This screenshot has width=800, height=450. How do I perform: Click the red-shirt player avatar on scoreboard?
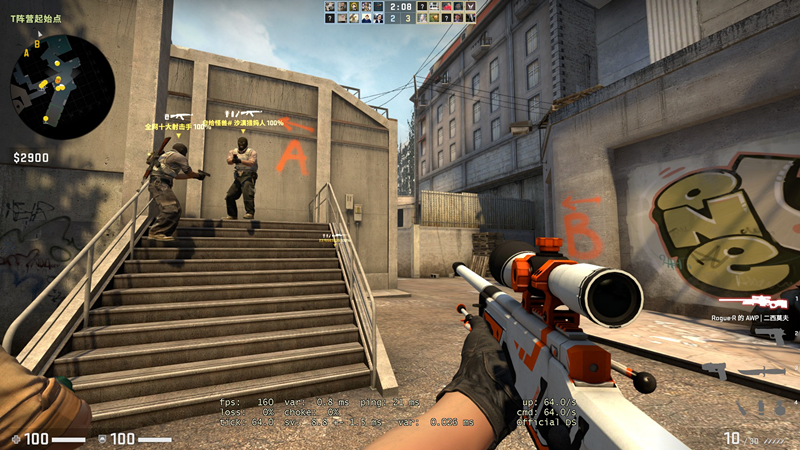[x=447, y=7]
